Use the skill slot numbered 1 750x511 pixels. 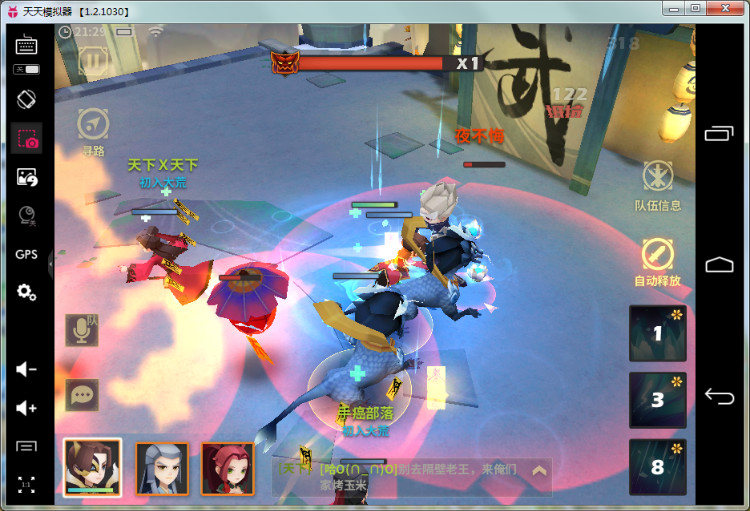click(x=658, y=333)
